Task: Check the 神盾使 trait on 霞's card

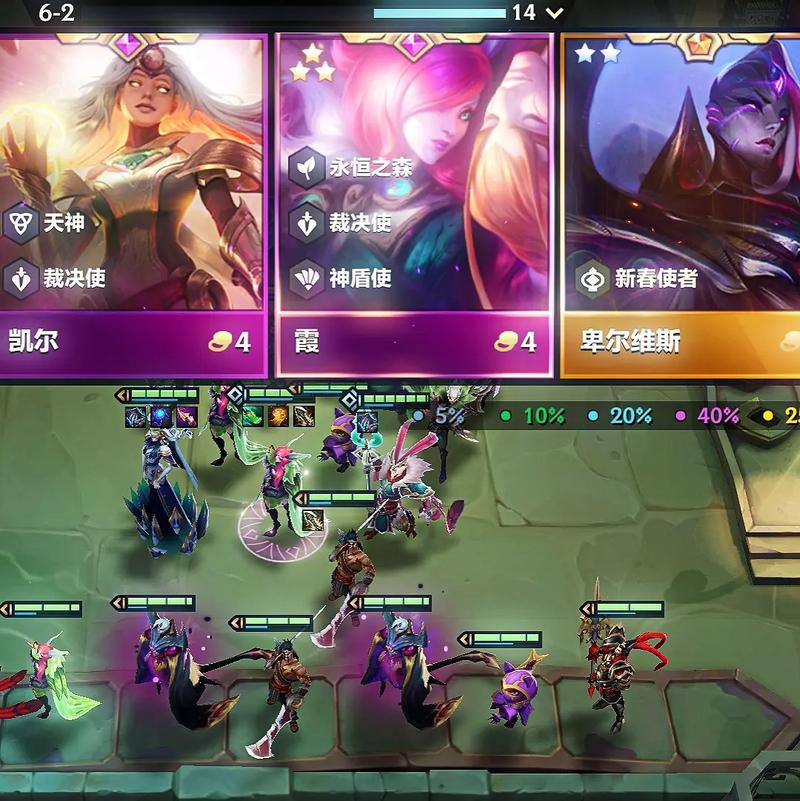Action: [306, 278]
